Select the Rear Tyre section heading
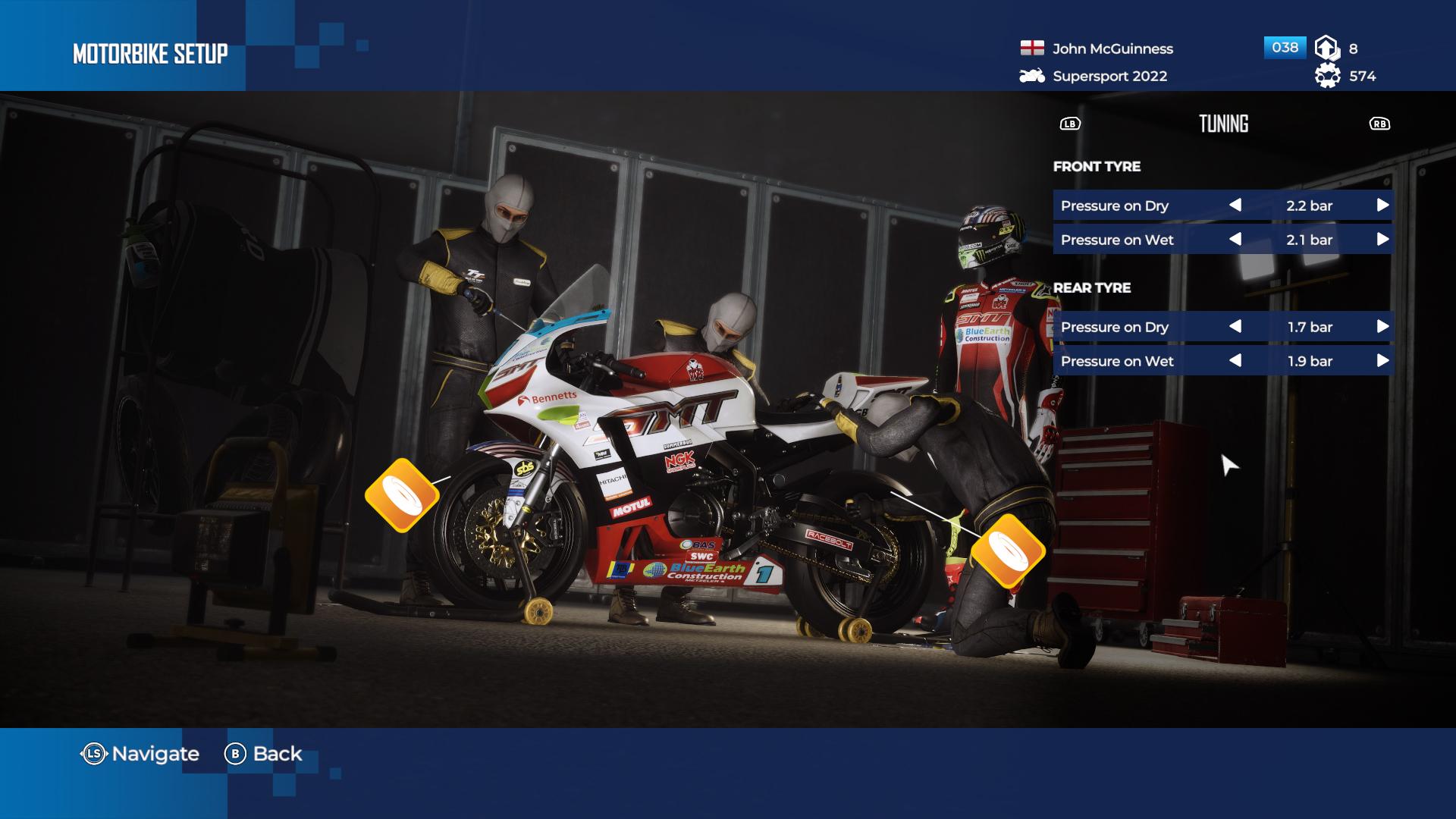Viewport: 1456px width, 819px height. [x=1092, y=288]
